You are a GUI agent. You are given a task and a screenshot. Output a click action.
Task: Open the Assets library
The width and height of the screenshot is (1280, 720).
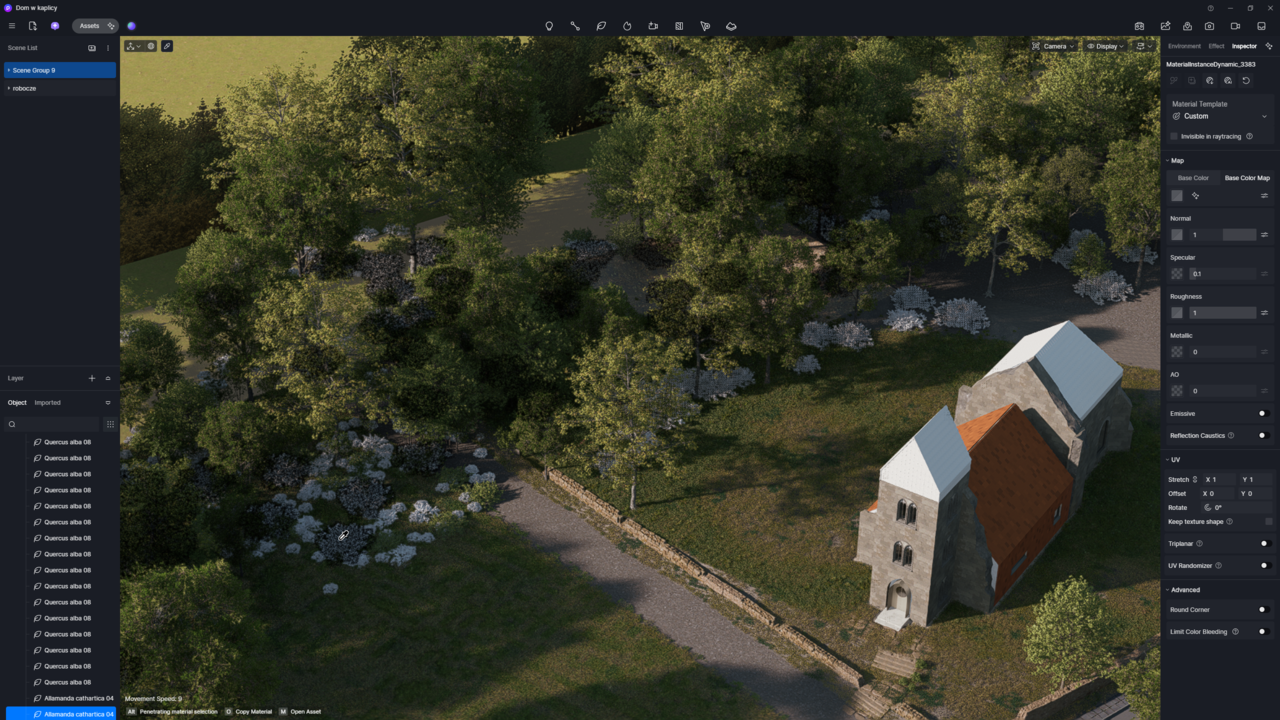[x=90, y=26]
